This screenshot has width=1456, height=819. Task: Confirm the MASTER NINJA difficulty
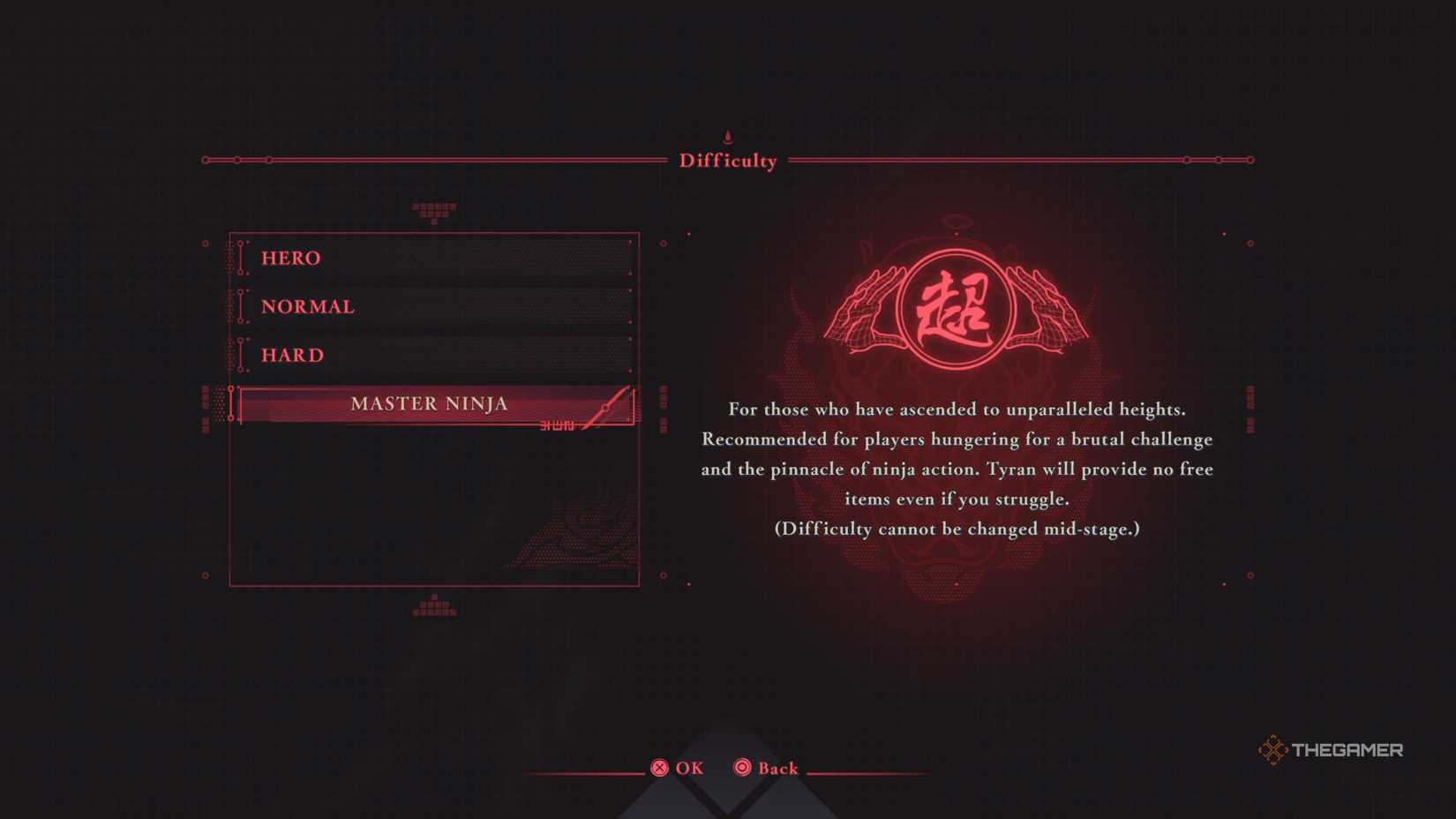pyautogui.click(x=430, y=403)
